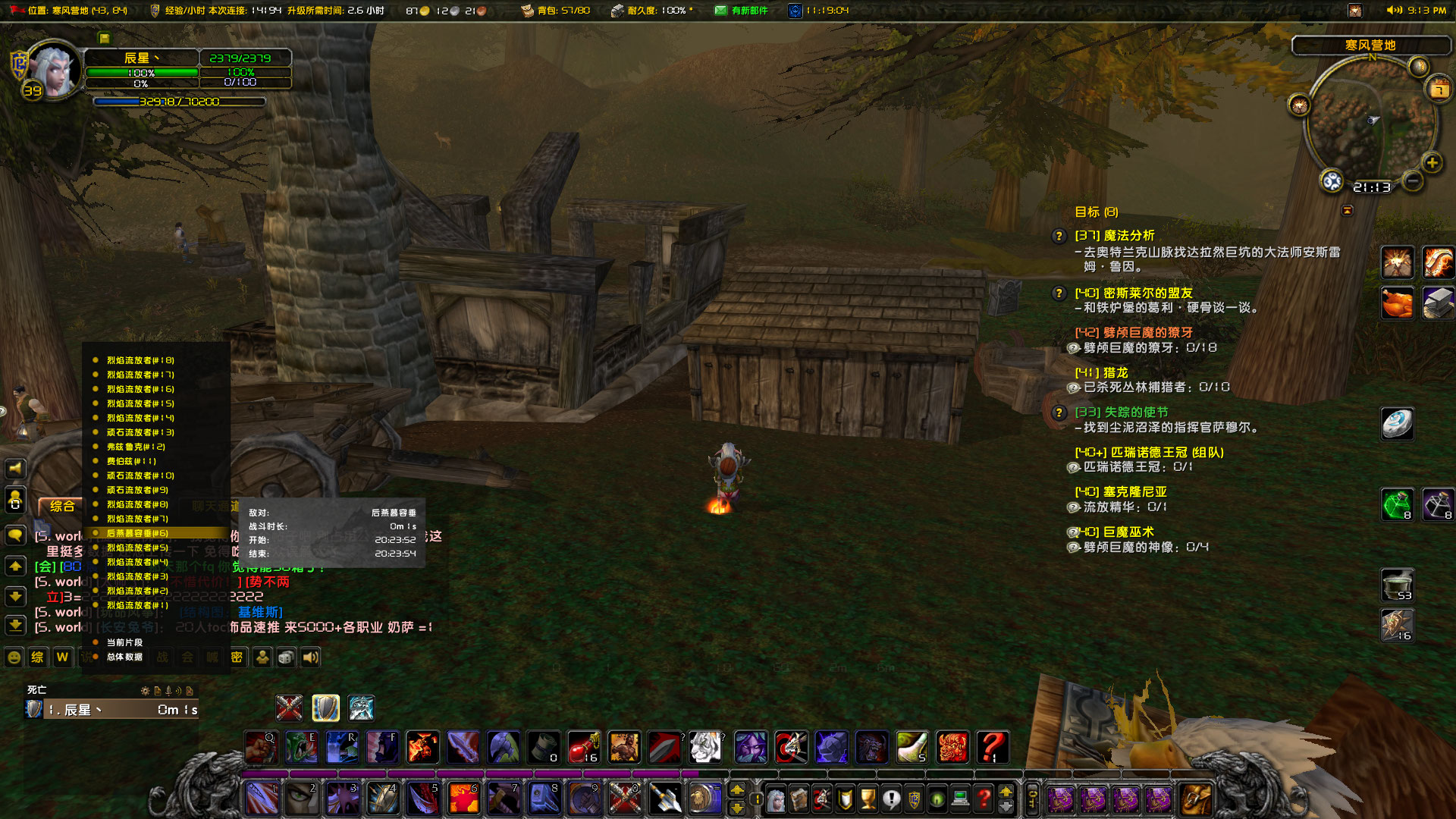Screen dimensions: 1456x819
Task: Open dungeon finder with the green eye icon
Action: 937,799
